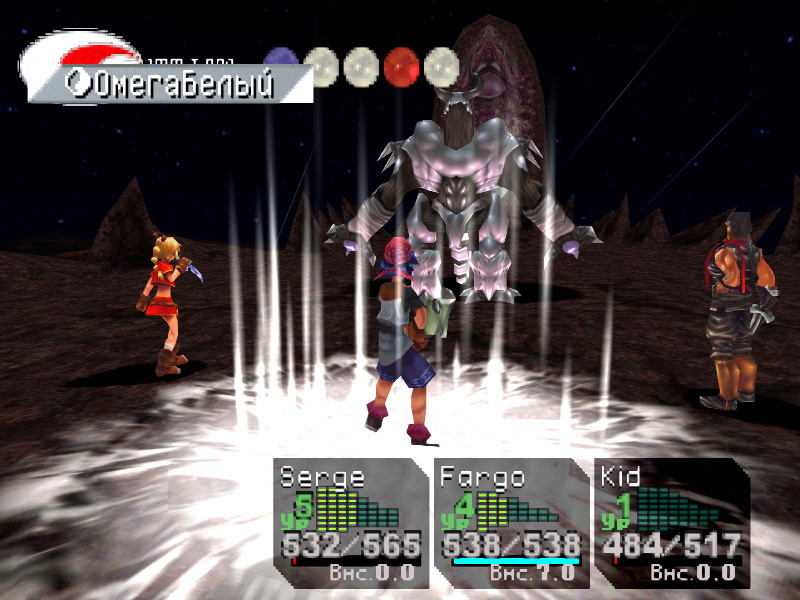Select Serge's party status panel

click(x=349, y=522)
